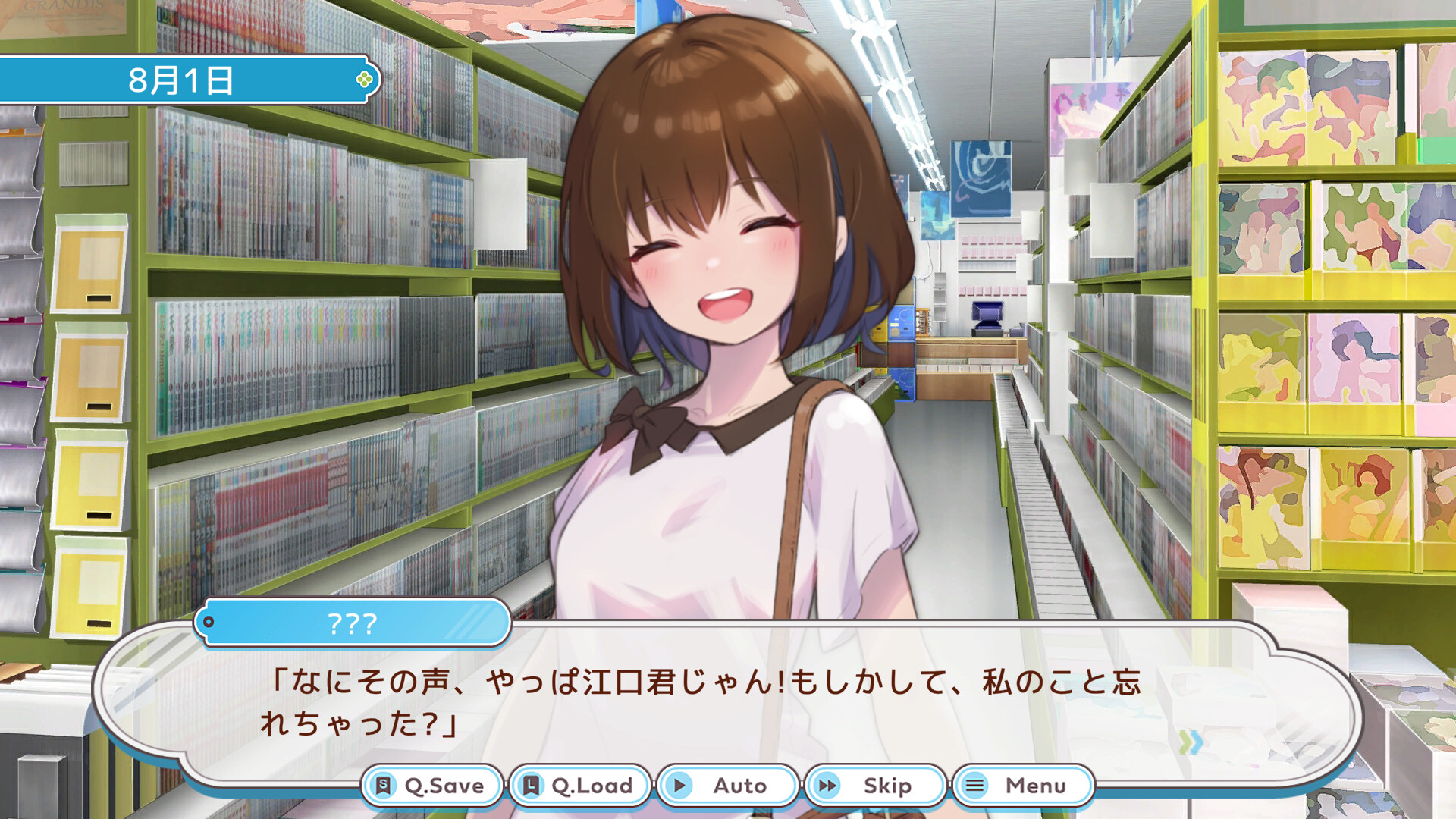Select the S icon on the Q.Save button

point(384,786)
